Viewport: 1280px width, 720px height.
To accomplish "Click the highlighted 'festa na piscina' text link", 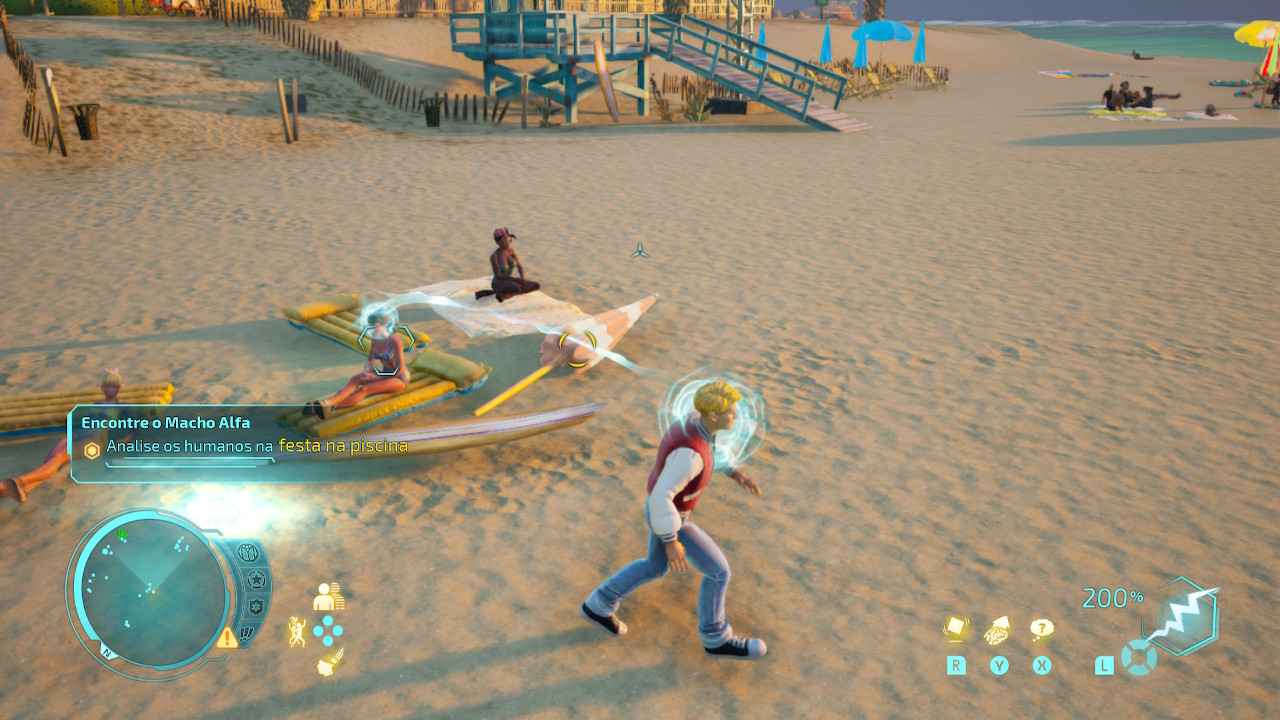I will tap(345, 446).
